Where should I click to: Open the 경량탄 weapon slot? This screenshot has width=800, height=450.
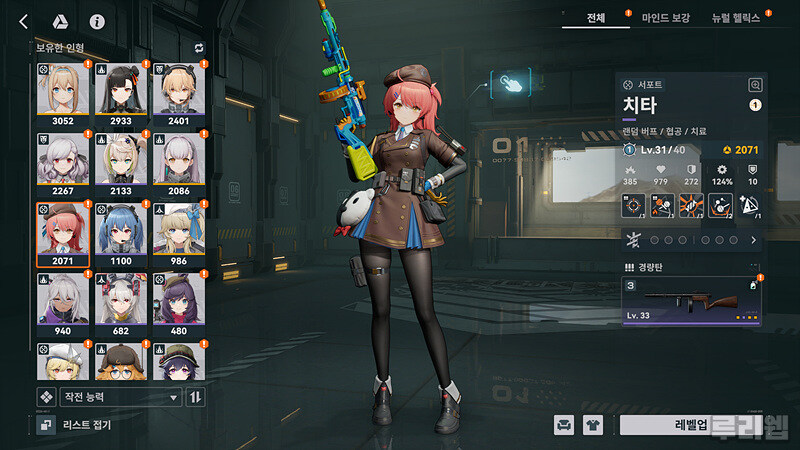point(692,298)
